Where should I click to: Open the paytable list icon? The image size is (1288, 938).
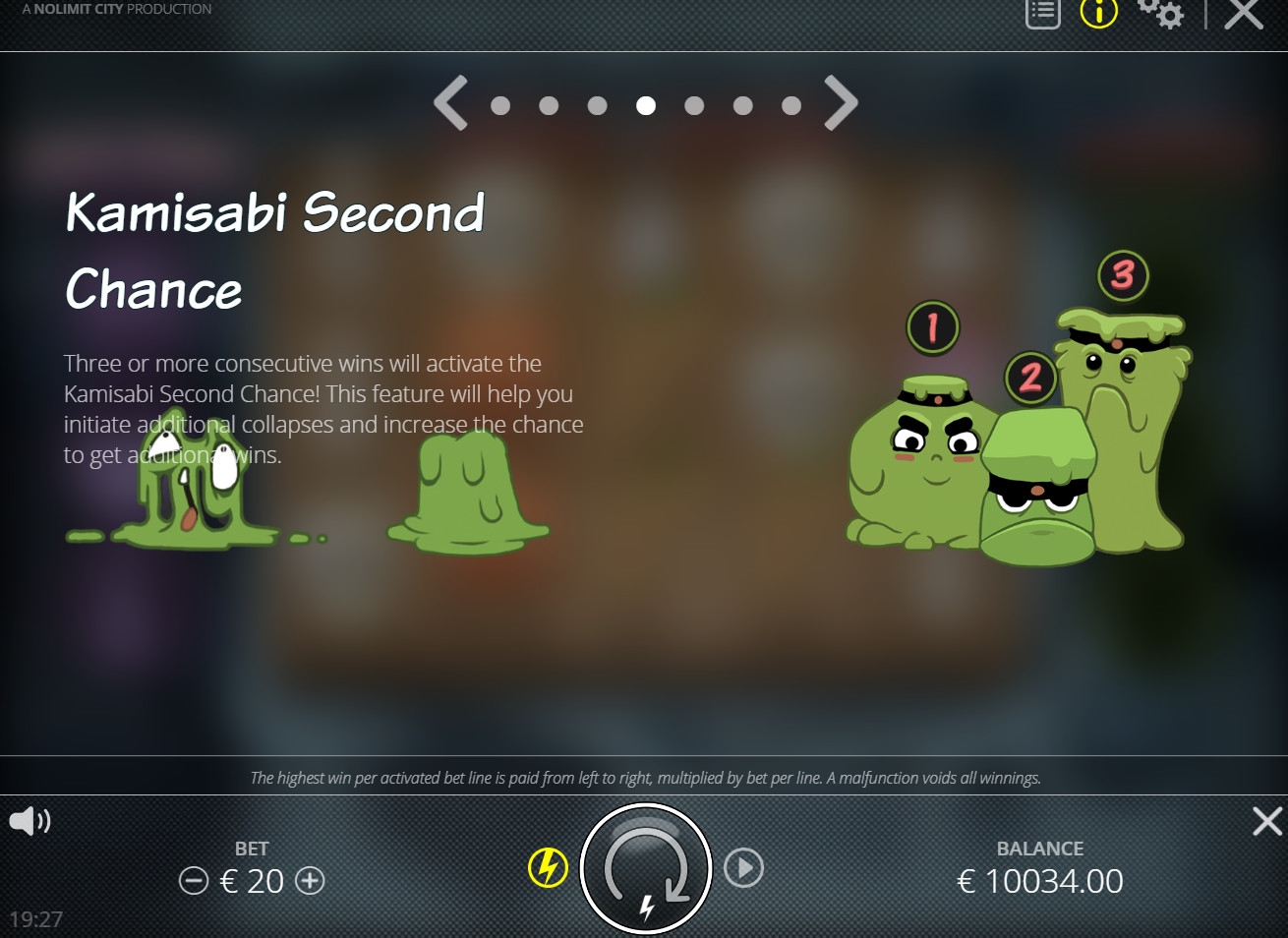(1042, 13)
